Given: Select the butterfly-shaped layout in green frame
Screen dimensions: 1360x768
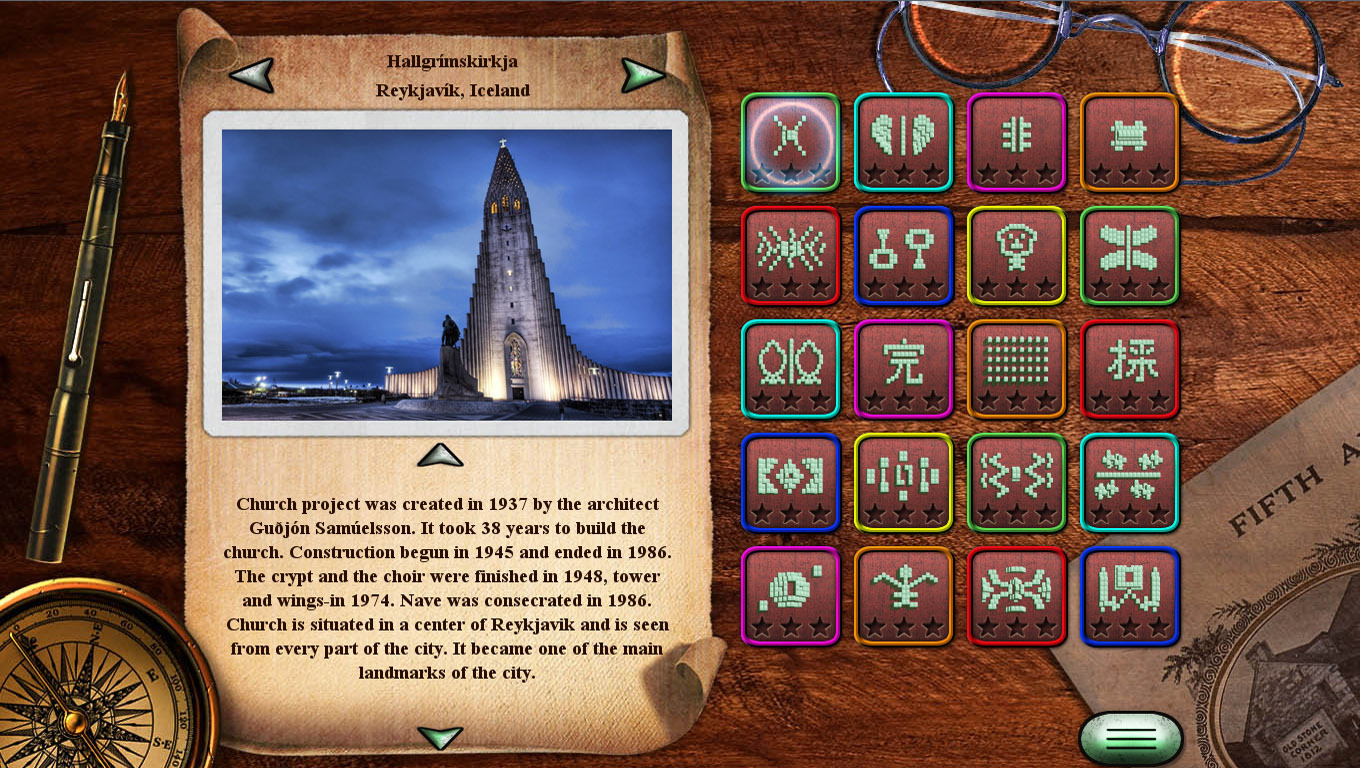Looking at the screenshot, I should click(1129, 254).
